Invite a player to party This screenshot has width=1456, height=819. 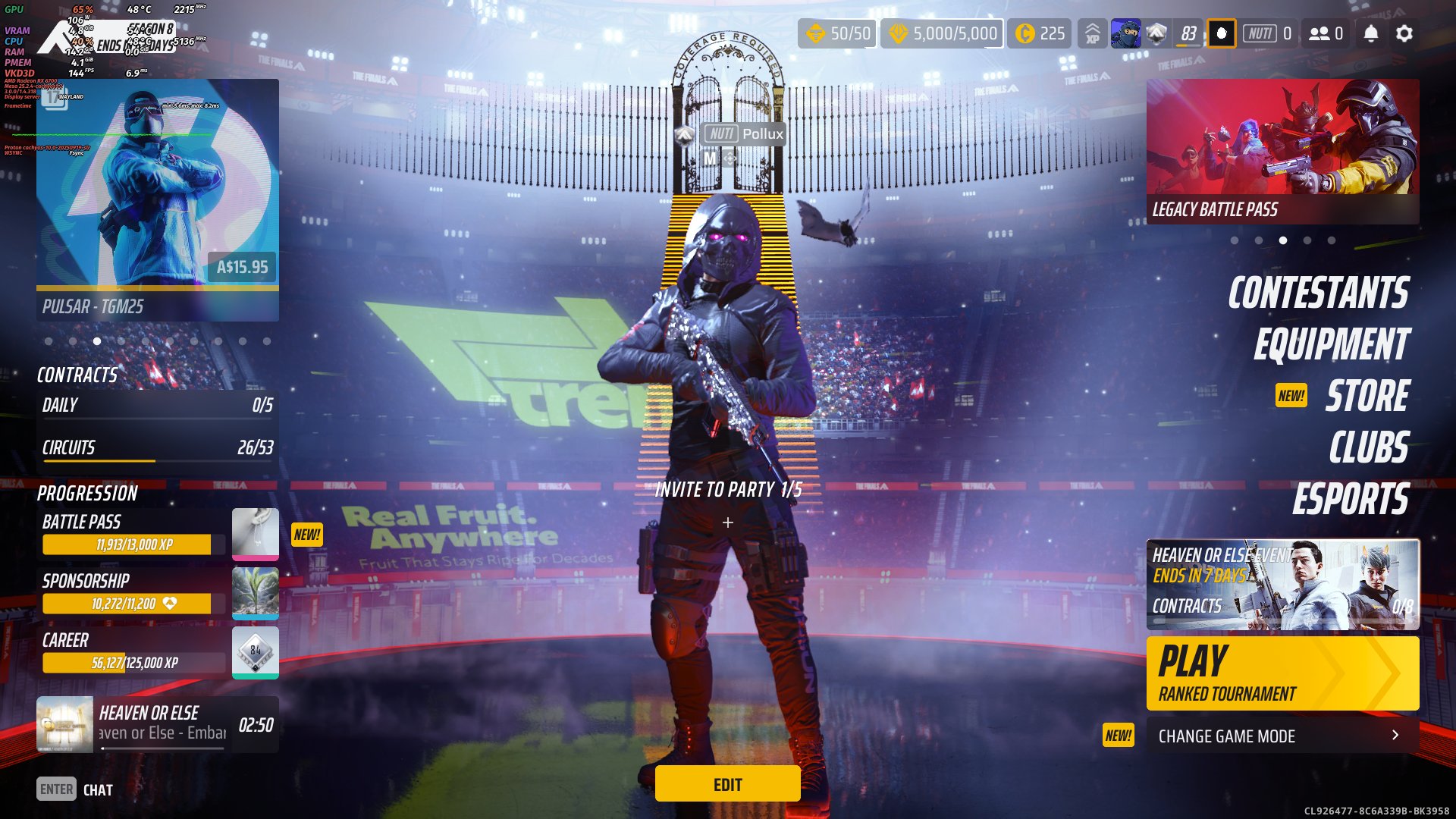[727, 522]
